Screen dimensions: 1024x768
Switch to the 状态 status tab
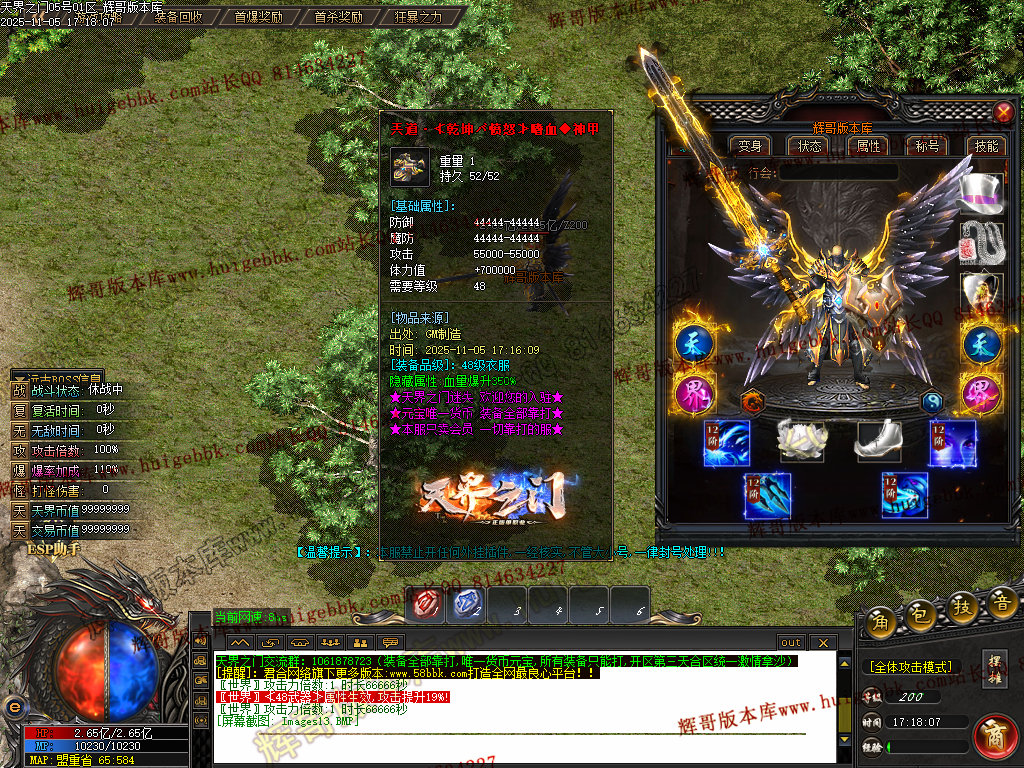(809, 146)
